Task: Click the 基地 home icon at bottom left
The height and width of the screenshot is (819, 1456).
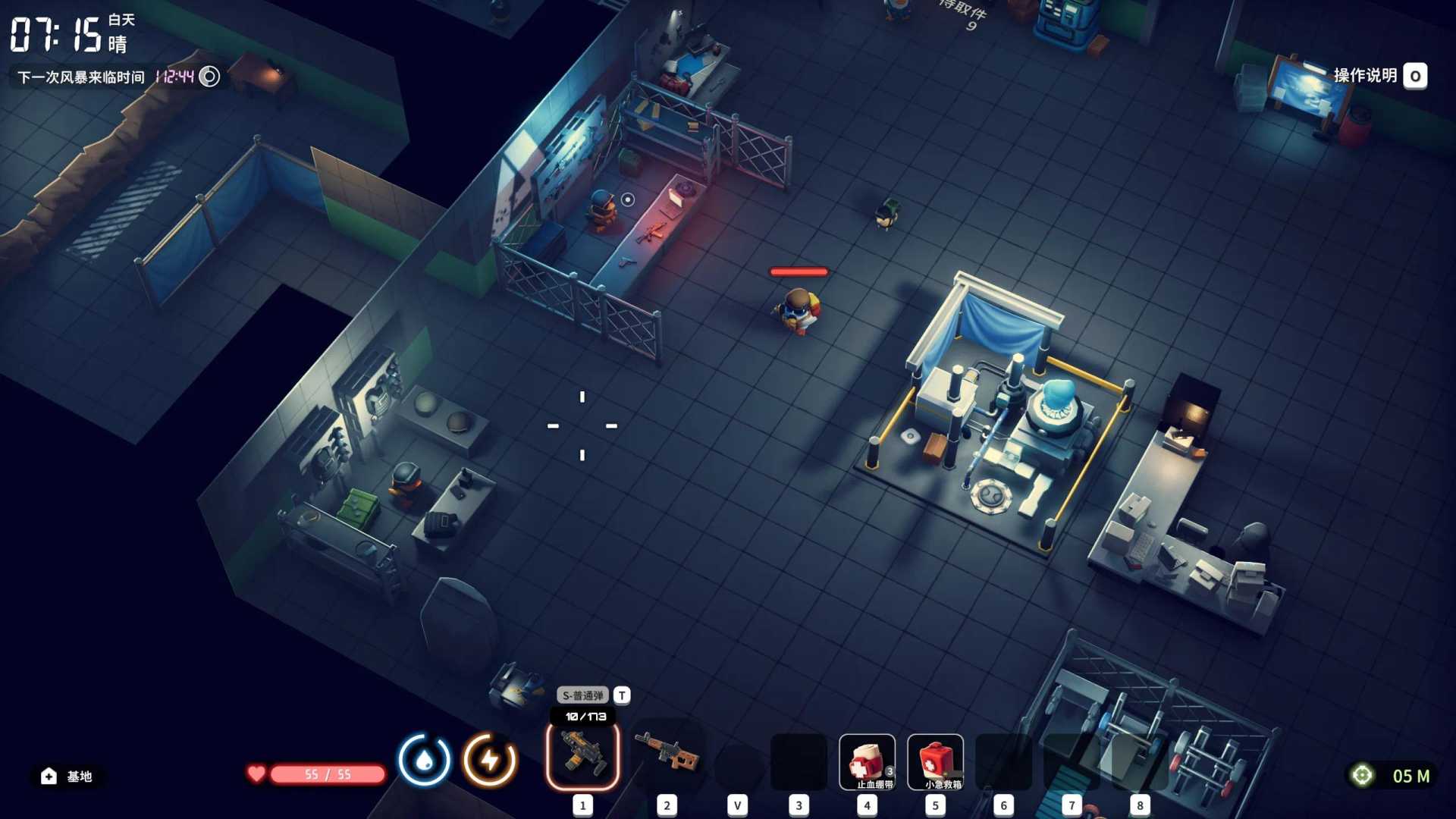Action: click(49, 776)
